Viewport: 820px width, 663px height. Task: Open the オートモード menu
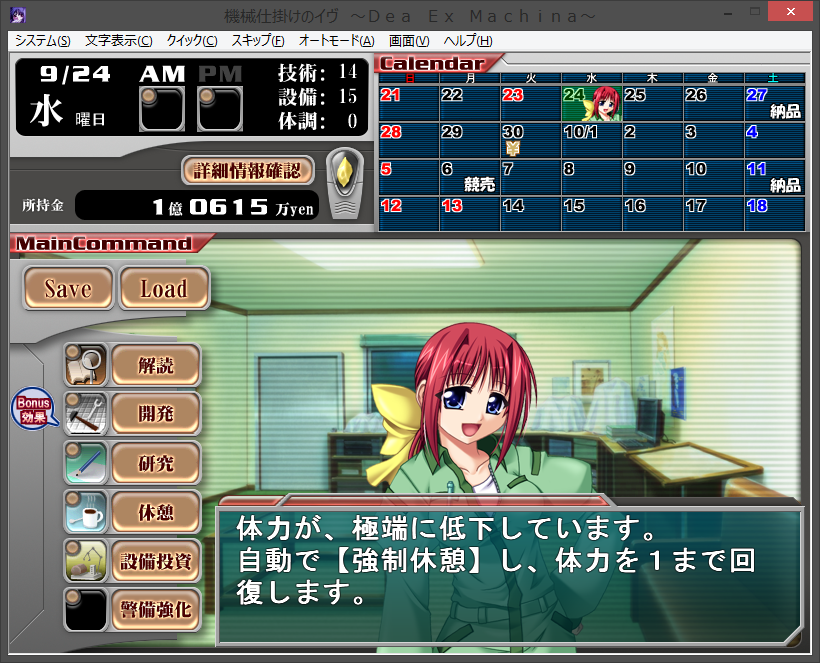point(336,41)
